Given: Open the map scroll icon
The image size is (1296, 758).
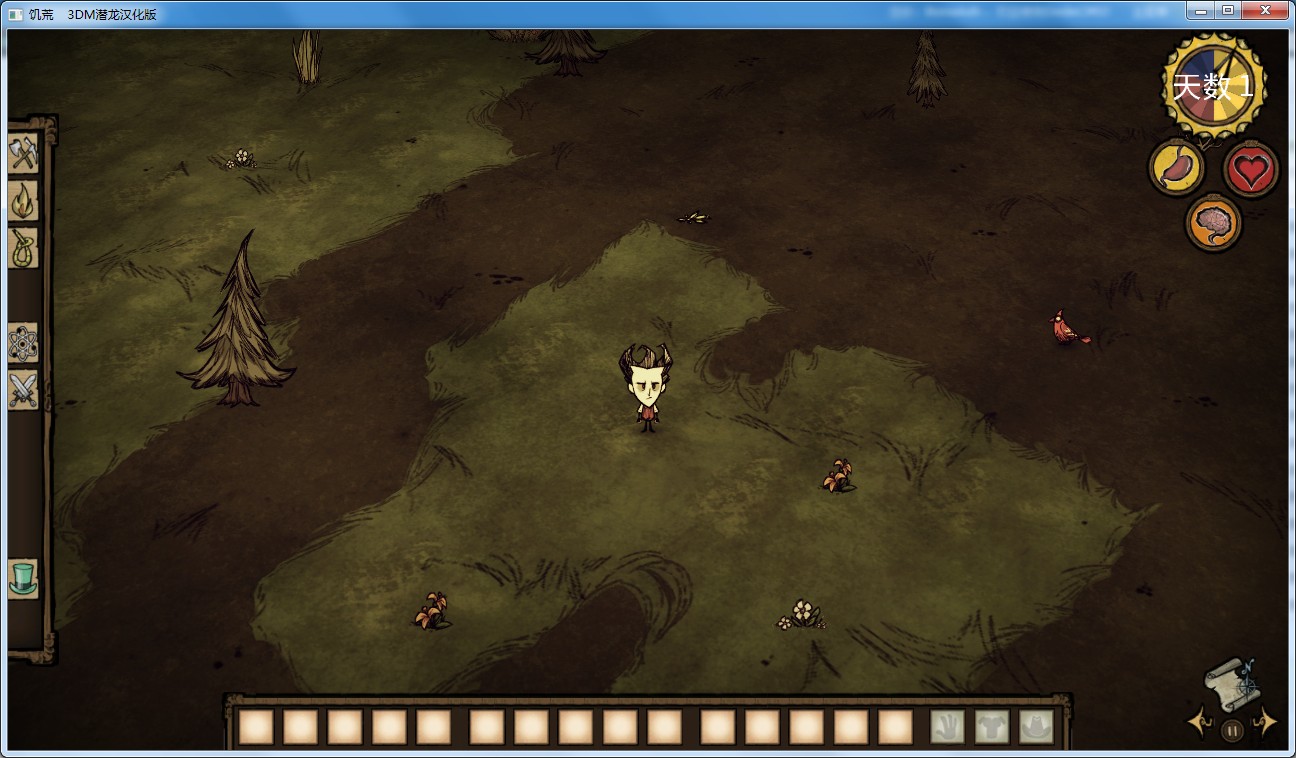Looking at the screenshot, I should click(x=1228, y=683).
